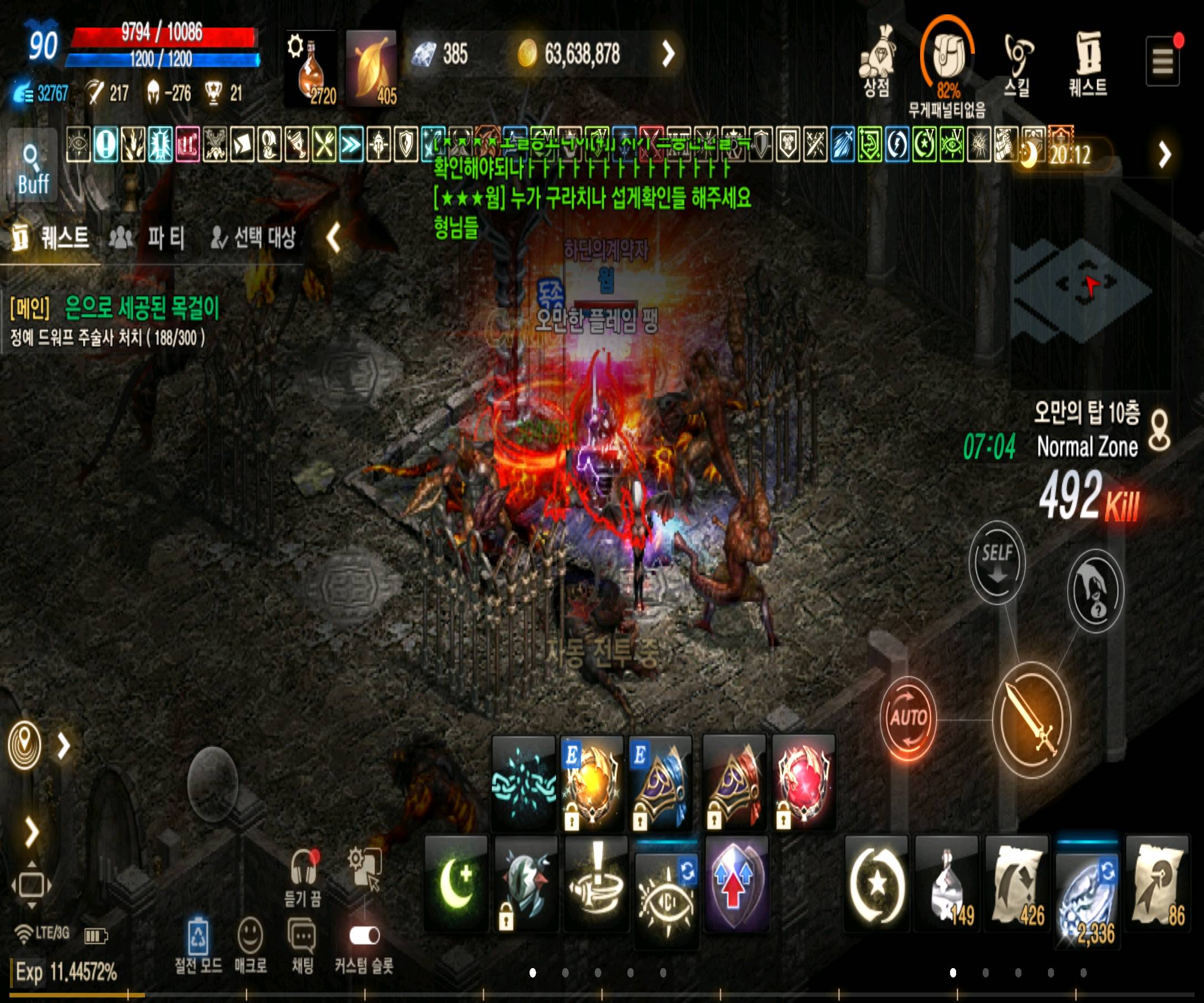
Task: Activate the SELF target button
Action: coord(997,561)
